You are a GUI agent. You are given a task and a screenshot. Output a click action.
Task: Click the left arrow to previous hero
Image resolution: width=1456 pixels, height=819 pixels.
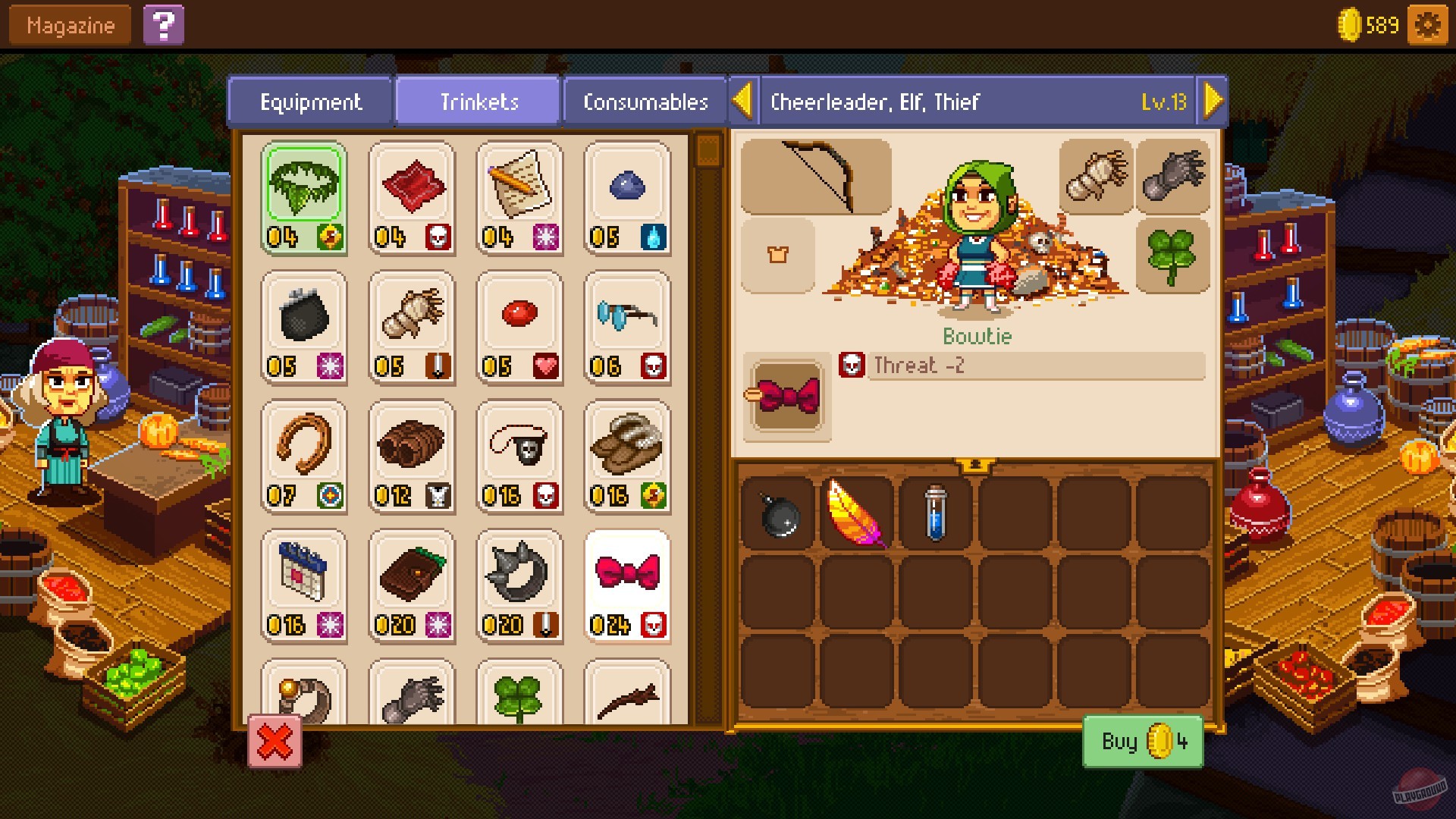click(x=743, y=99)
